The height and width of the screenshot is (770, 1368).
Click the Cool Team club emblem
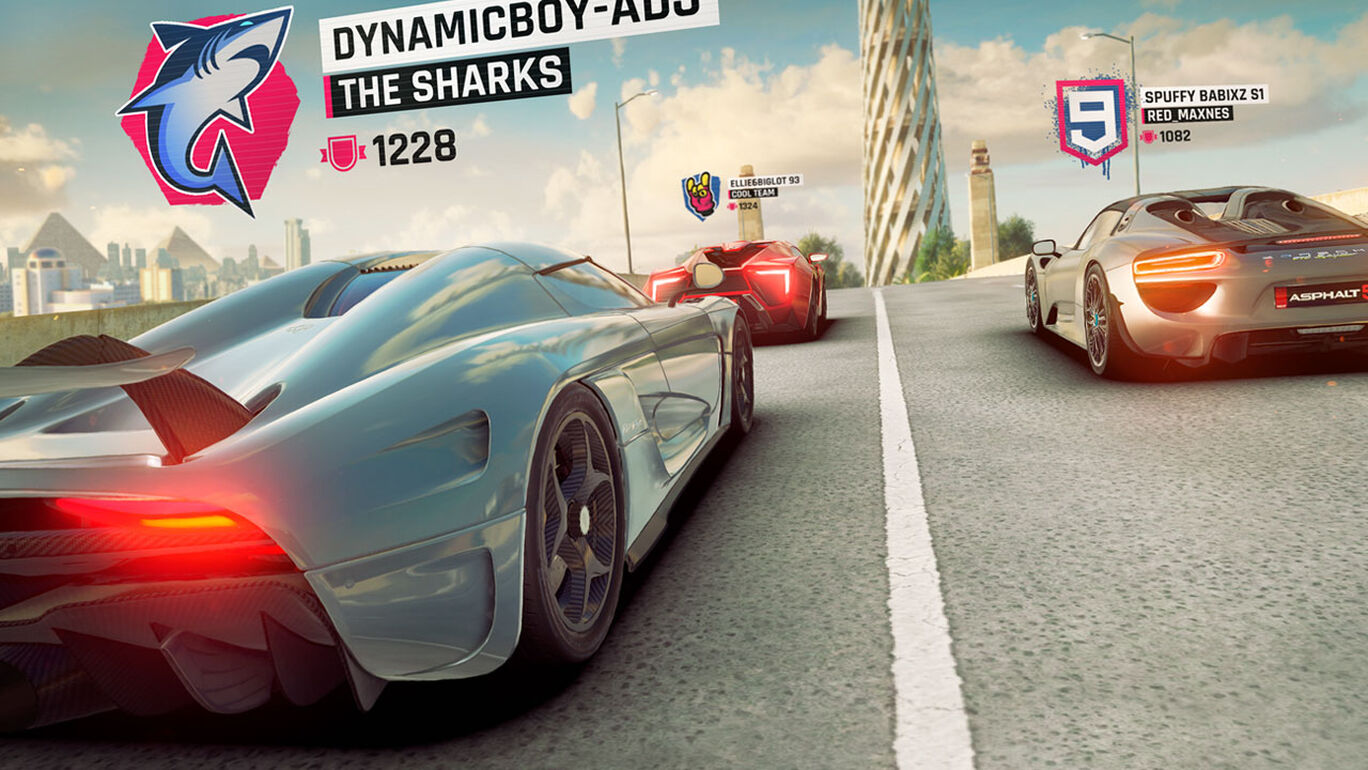(x=701, y=195)
